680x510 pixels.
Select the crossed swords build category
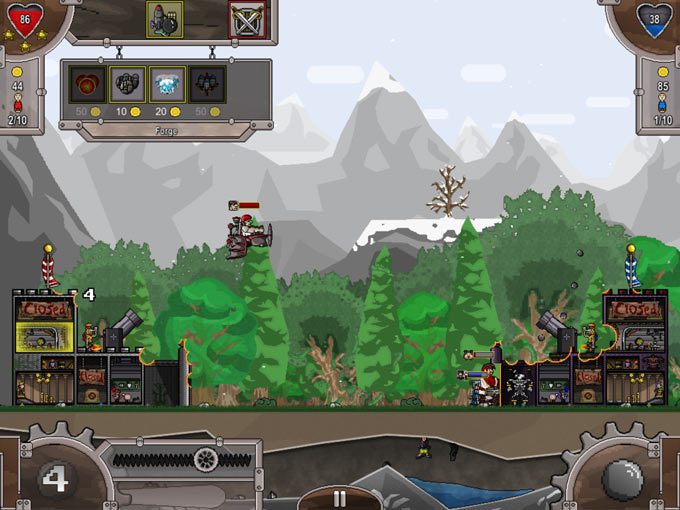tap(246, 18)
